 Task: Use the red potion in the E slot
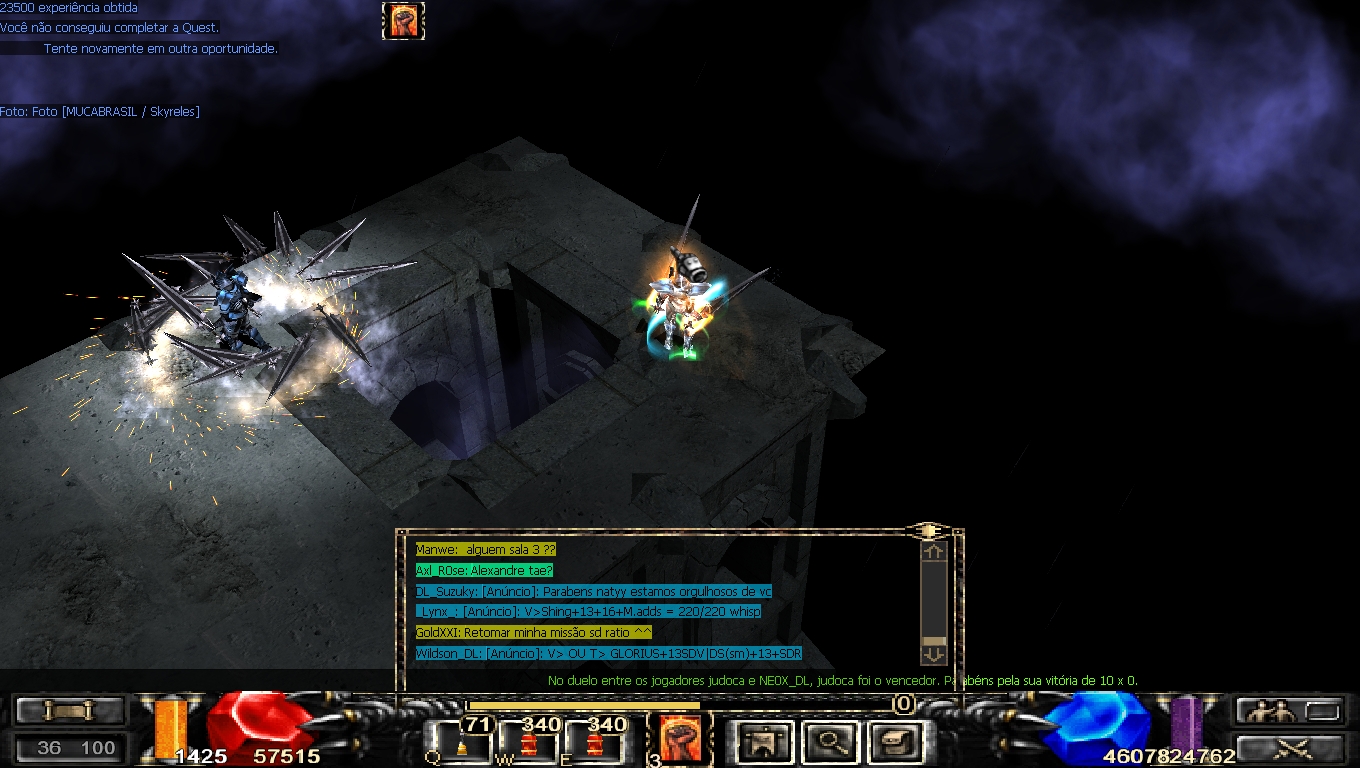594,743
